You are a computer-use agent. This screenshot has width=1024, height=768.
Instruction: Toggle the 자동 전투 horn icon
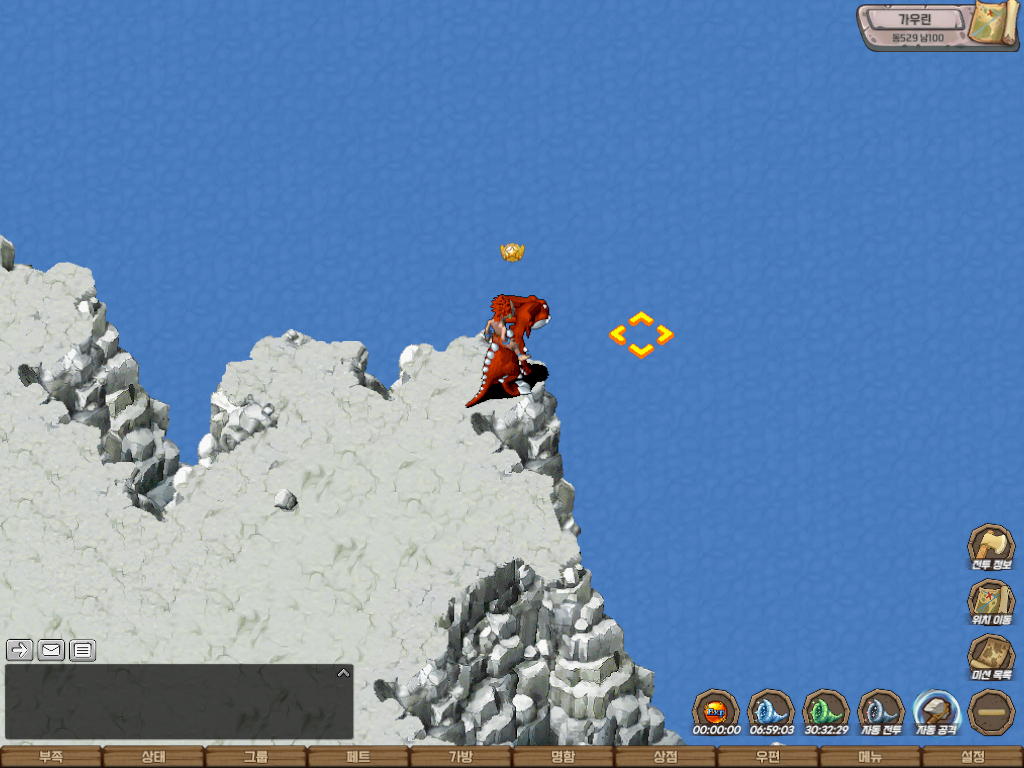tap(881, 711)
